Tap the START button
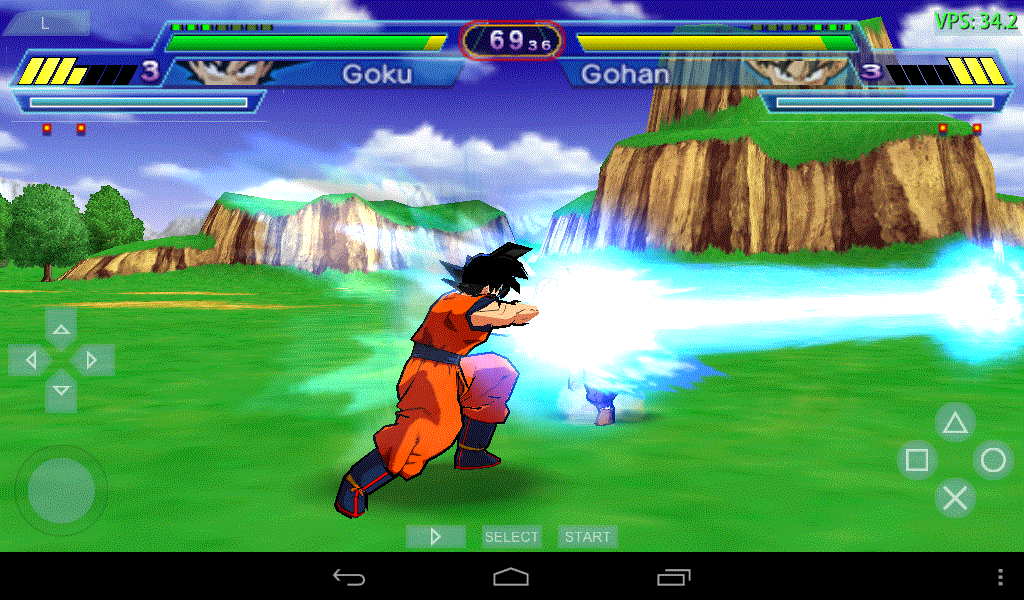 point(587,537)
